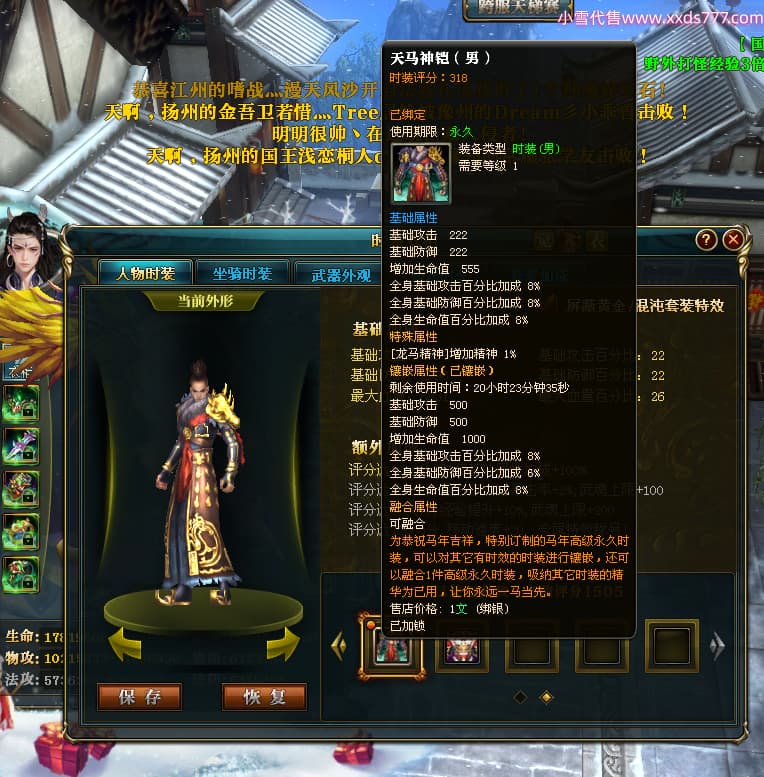Select the highlighted second page dot under the slots
This screenshot has height=777, width=764.
coord(546,696)
